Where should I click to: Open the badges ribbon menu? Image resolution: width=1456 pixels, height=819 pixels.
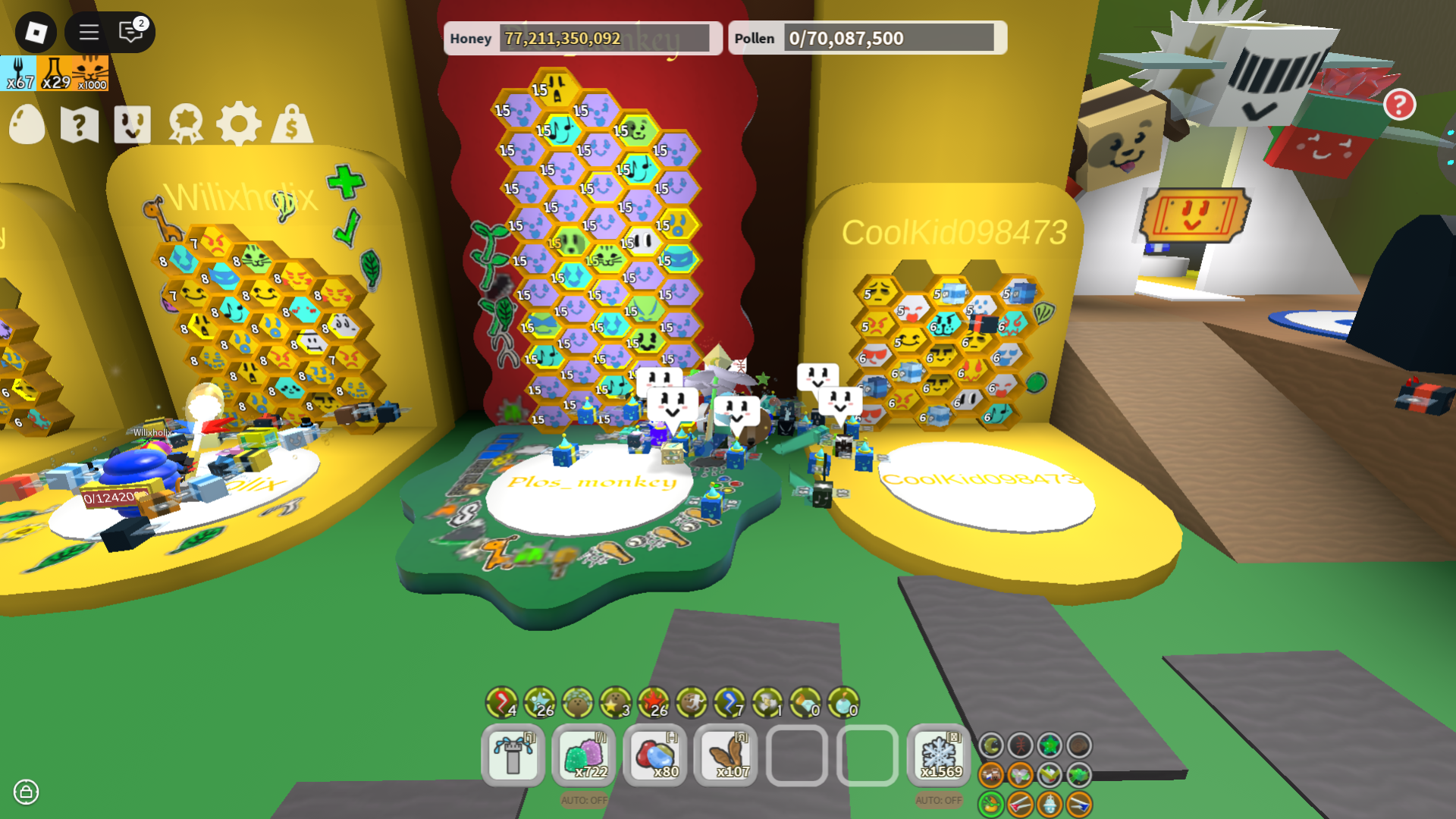(x=186, y=124)
